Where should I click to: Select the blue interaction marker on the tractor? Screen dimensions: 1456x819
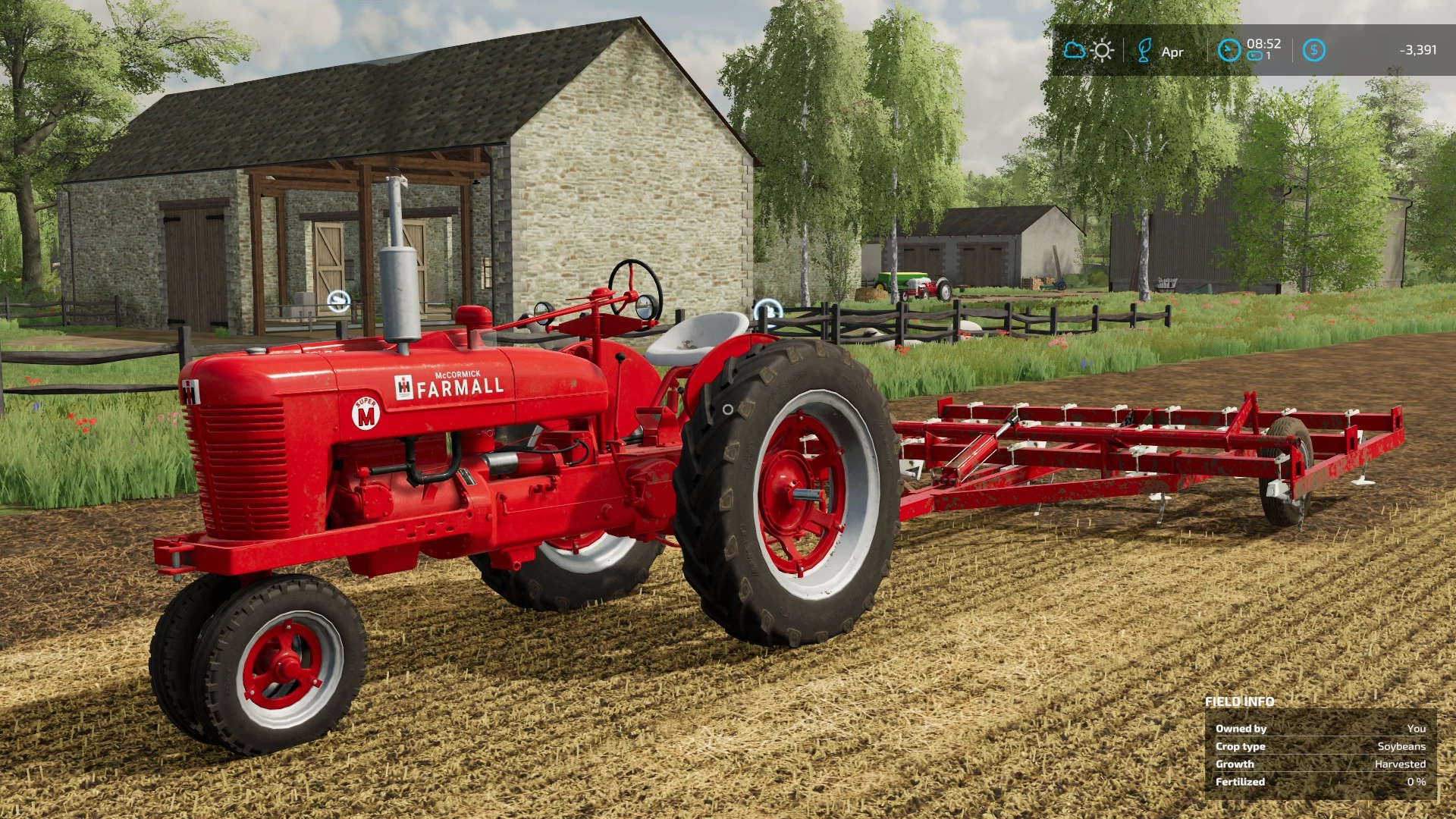pos(767,309)
